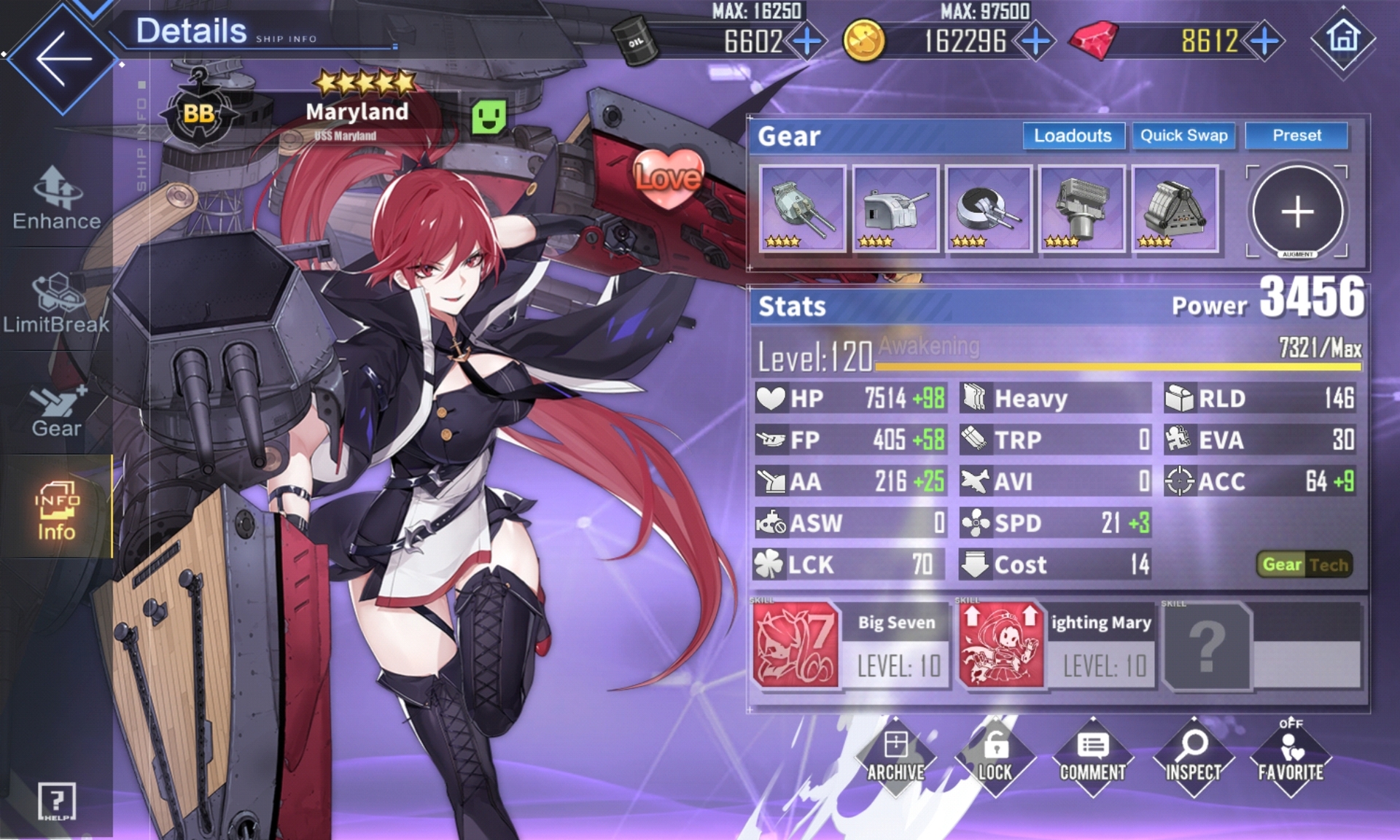
Task: Open the Help button
Action: 57,802
